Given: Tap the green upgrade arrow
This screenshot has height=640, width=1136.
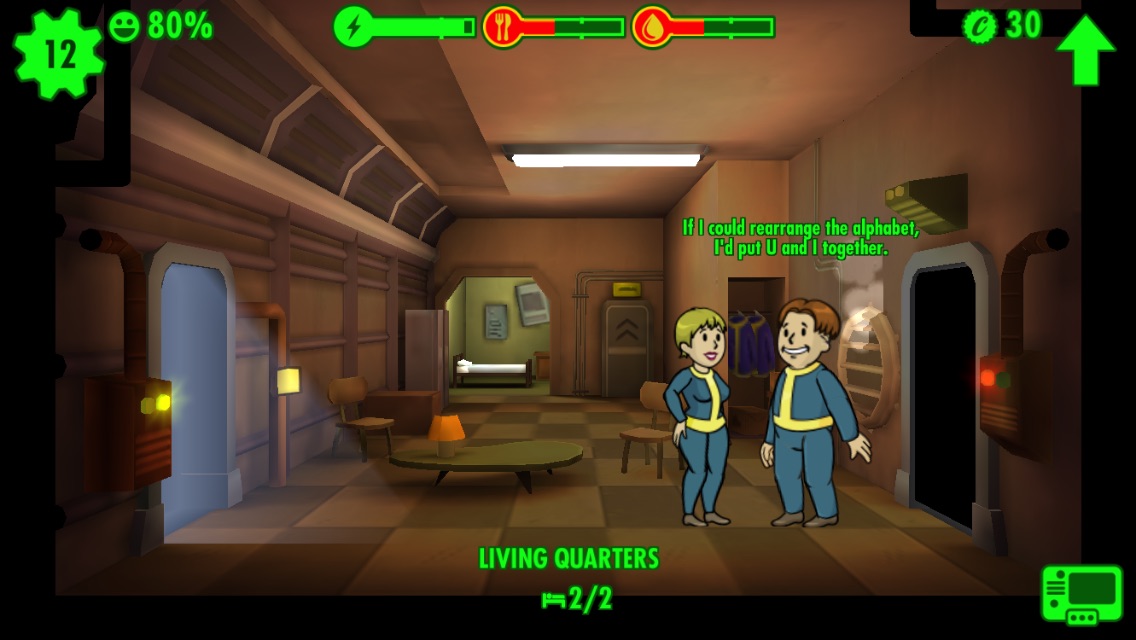Looking at the screenshot, I should tap(1085, 49).
